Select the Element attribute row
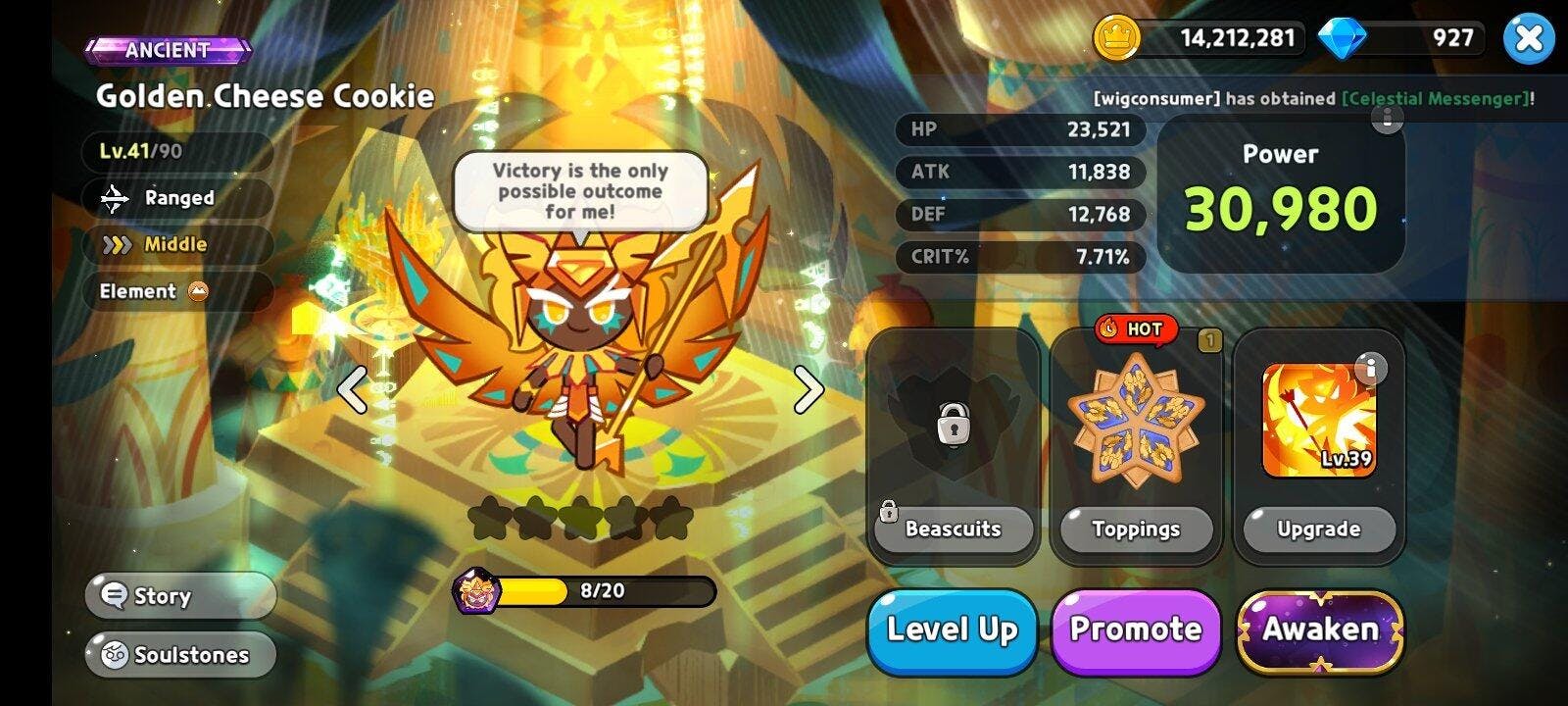The image size is (1568, 706). pyautogui.click(x=176, y=291)
